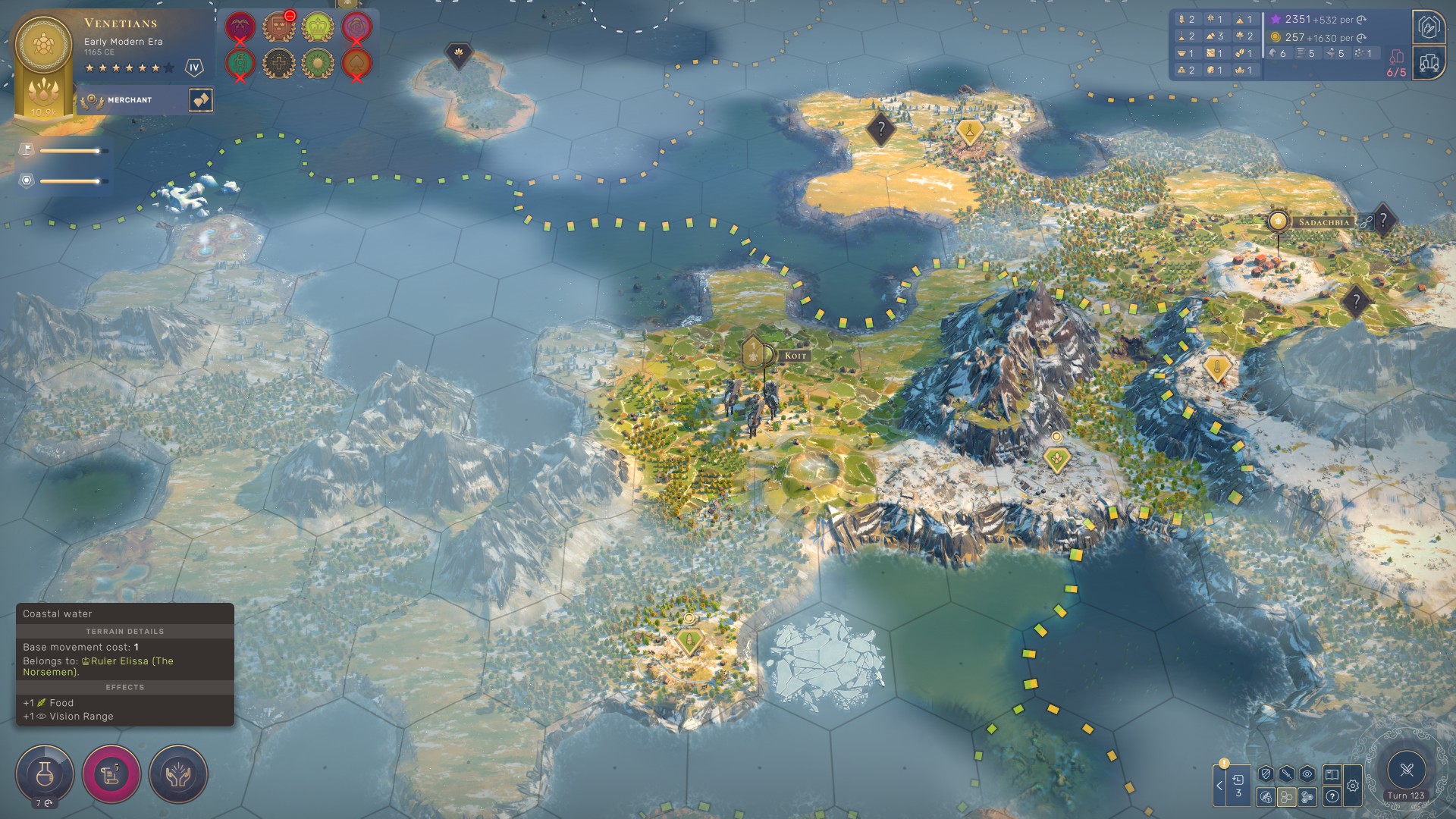Image resolution: width=1456 pixels, height=819 pixels.
Task: Open the technology flask screen
Action: click(x=45, y=773)
